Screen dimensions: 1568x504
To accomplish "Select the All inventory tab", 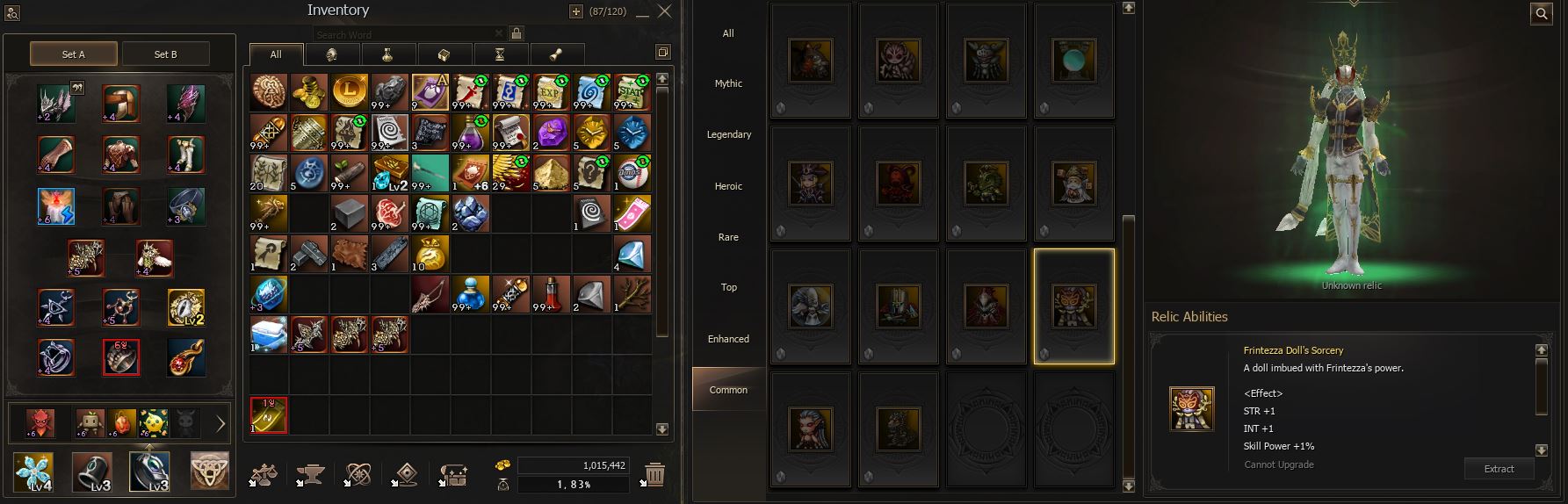I will tap(276, 54).
